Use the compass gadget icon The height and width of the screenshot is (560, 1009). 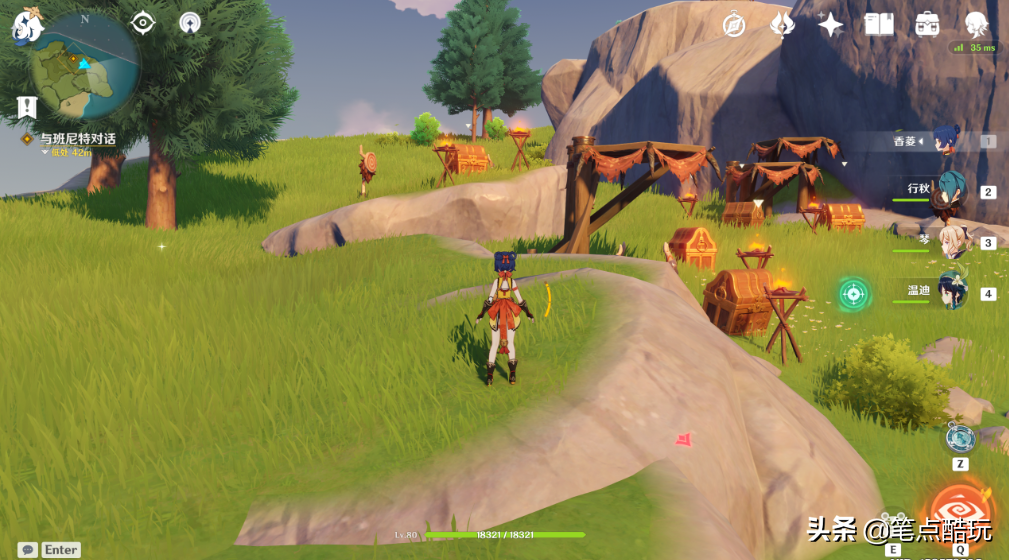[x=959, y=438]
